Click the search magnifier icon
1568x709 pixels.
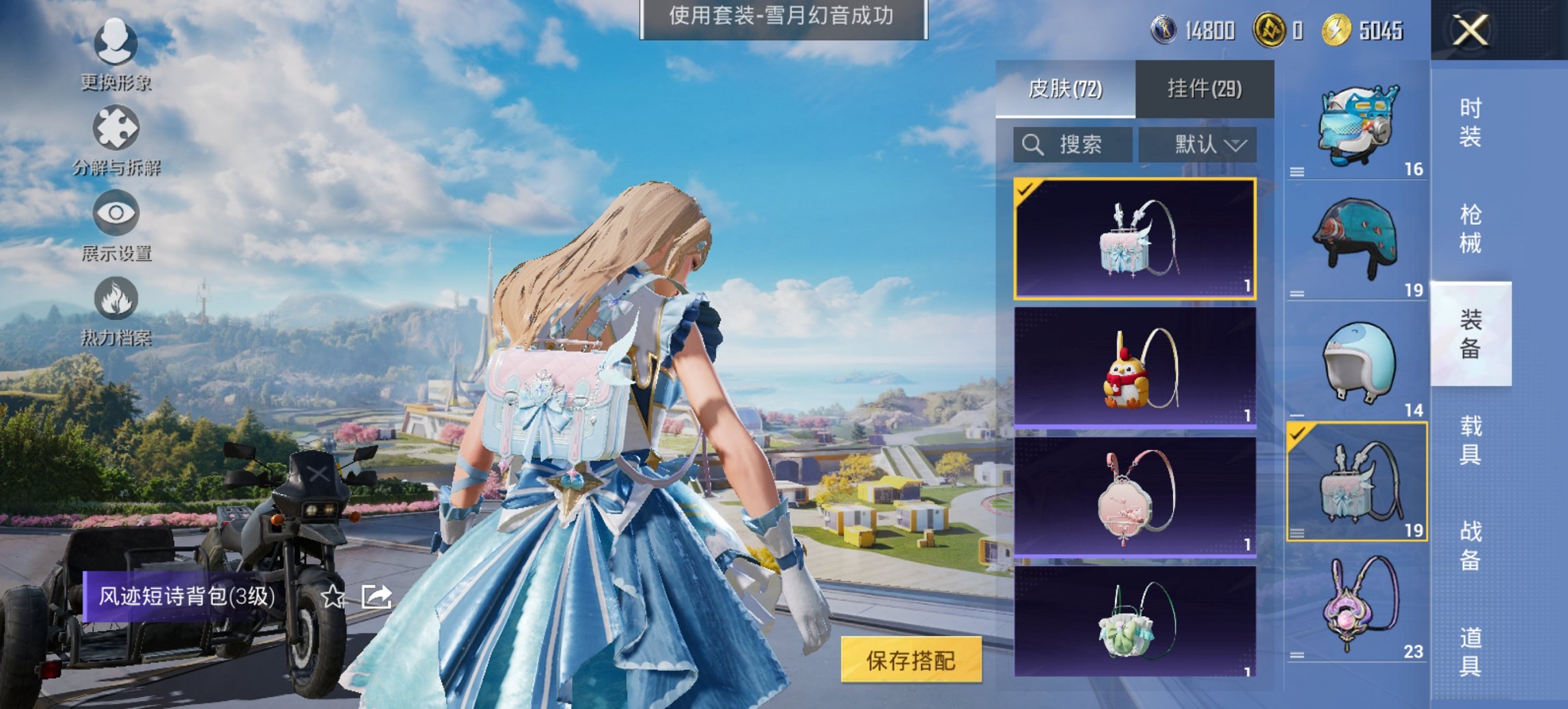coord(1033,144)
